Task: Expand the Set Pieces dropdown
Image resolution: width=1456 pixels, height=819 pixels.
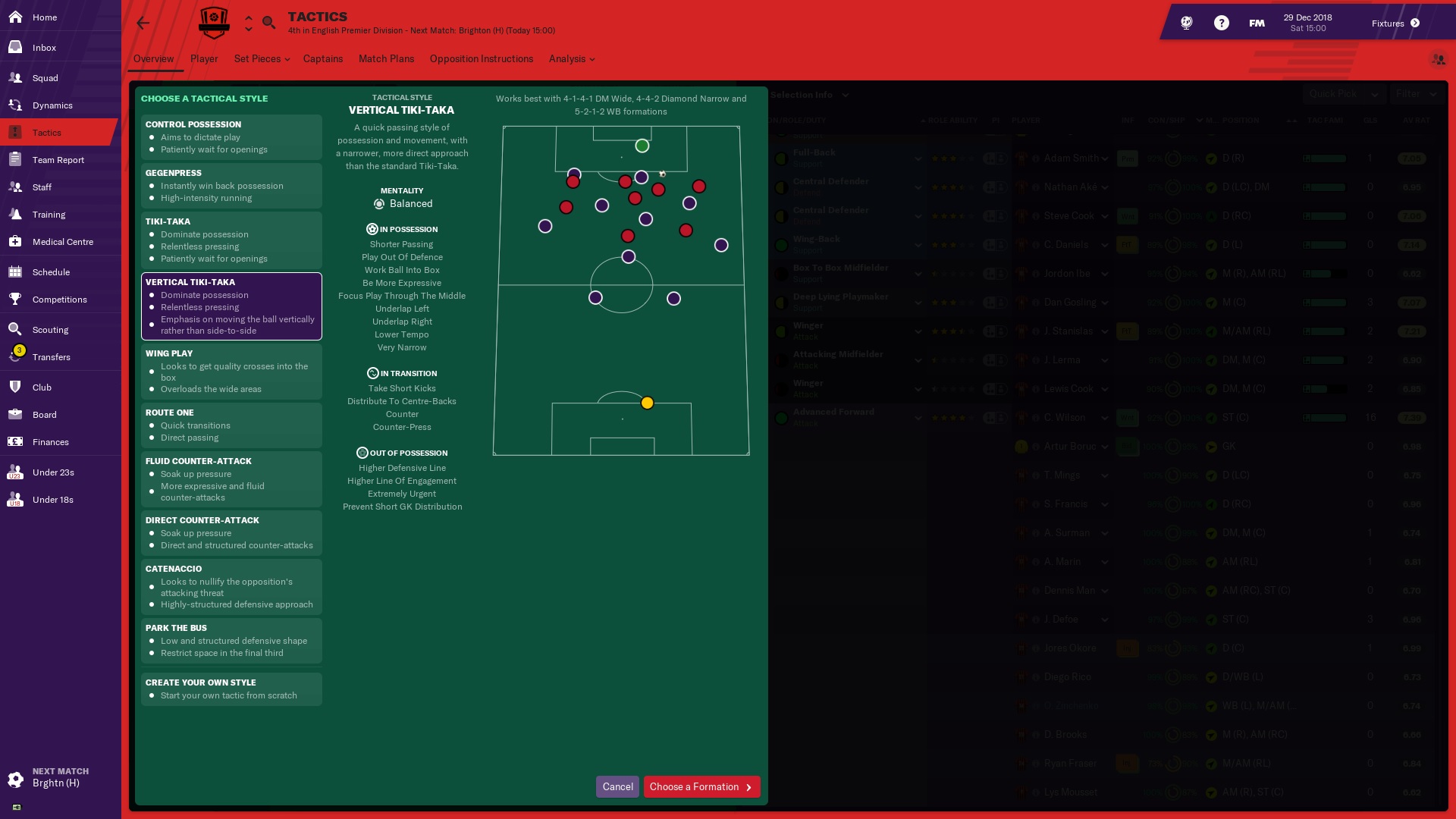Action: 262,59
